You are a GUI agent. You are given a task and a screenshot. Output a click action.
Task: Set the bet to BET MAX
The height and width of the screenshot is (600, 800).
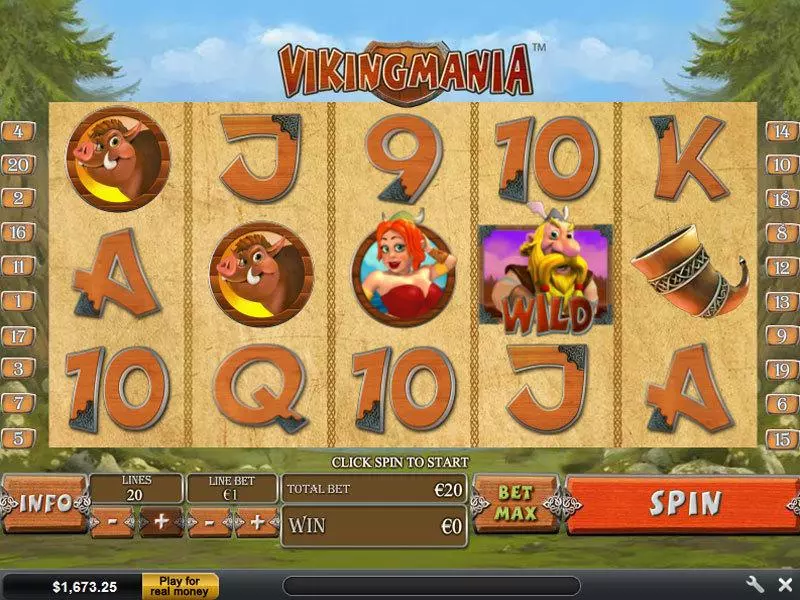[x=515, y=503]
